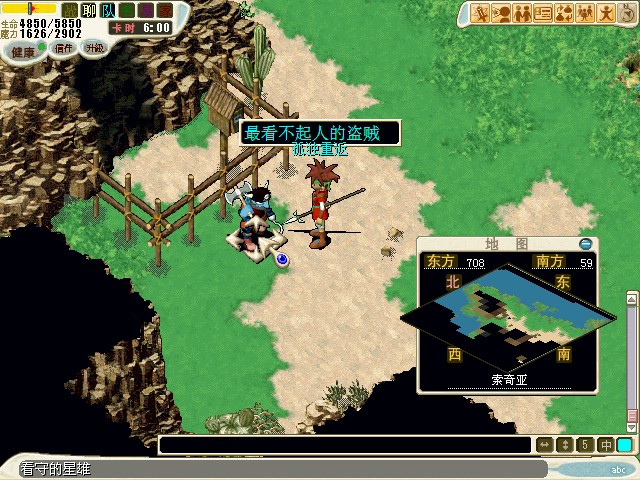Toggle the 战 battle mode button
Viewport: 640px width, 480px height.
point(69,10)
